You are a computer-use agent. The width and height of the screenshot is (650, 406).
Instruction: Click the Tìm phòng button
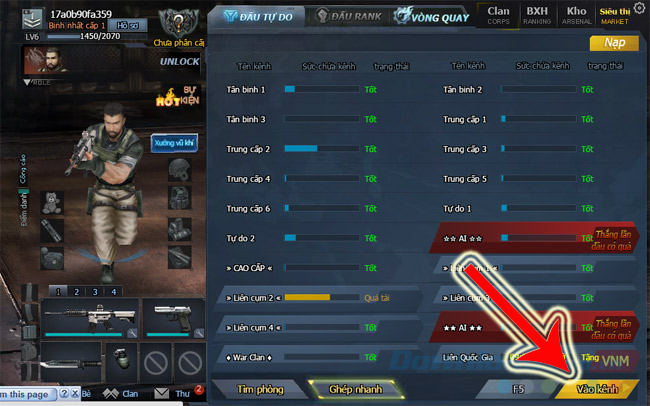[260, 389]
